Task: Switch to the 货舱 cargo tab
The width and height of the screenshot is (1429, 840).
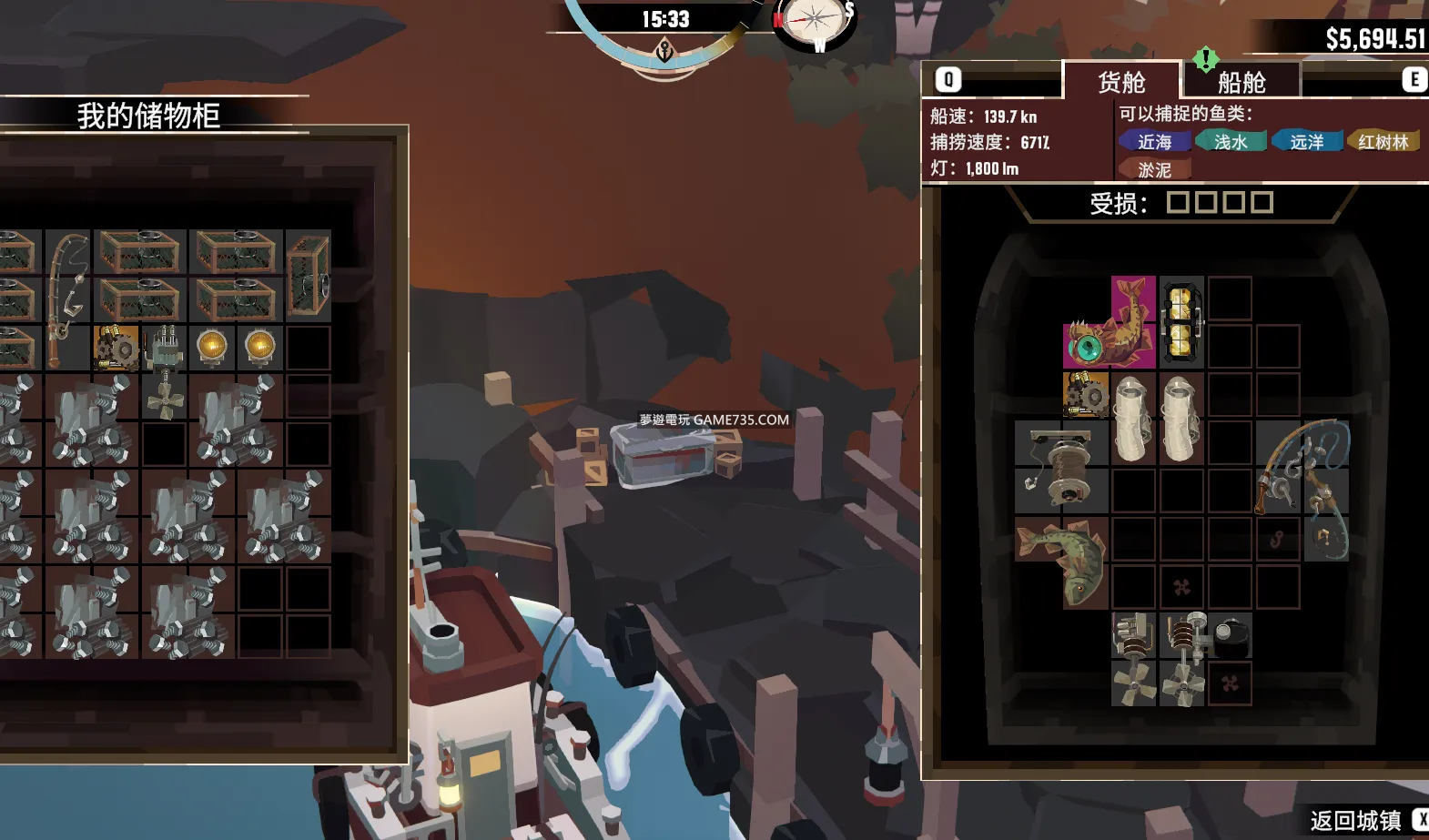Action: pos(1121,82)
